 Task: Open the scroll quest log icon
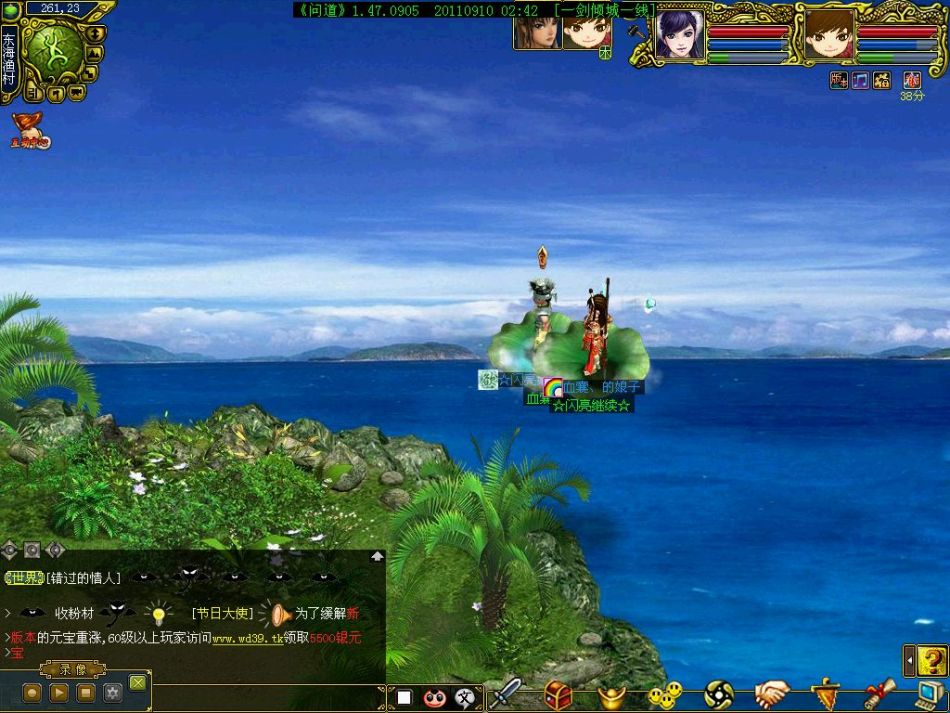878,694
